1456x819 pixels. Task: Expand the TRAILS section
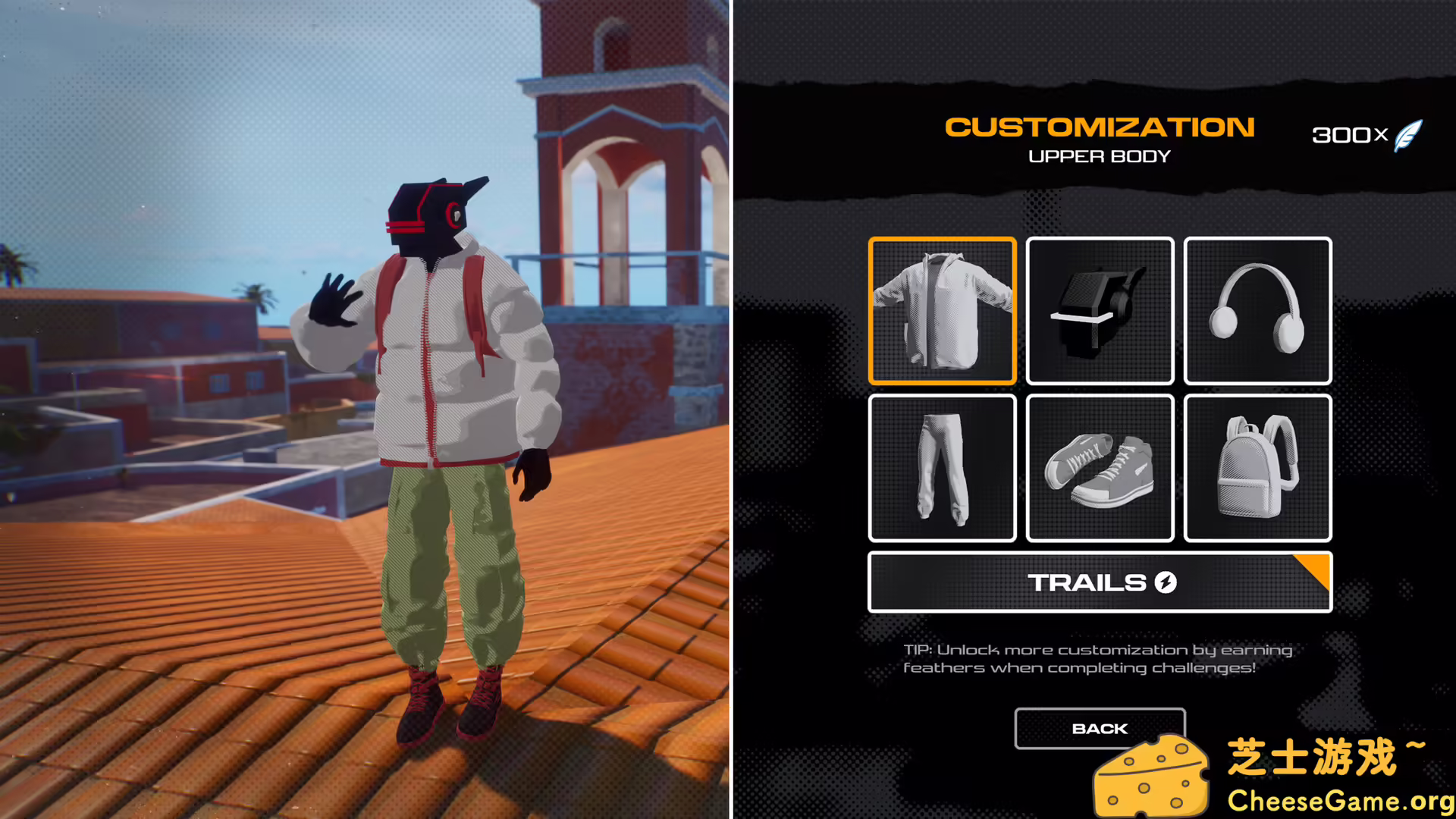[1100, 583]
